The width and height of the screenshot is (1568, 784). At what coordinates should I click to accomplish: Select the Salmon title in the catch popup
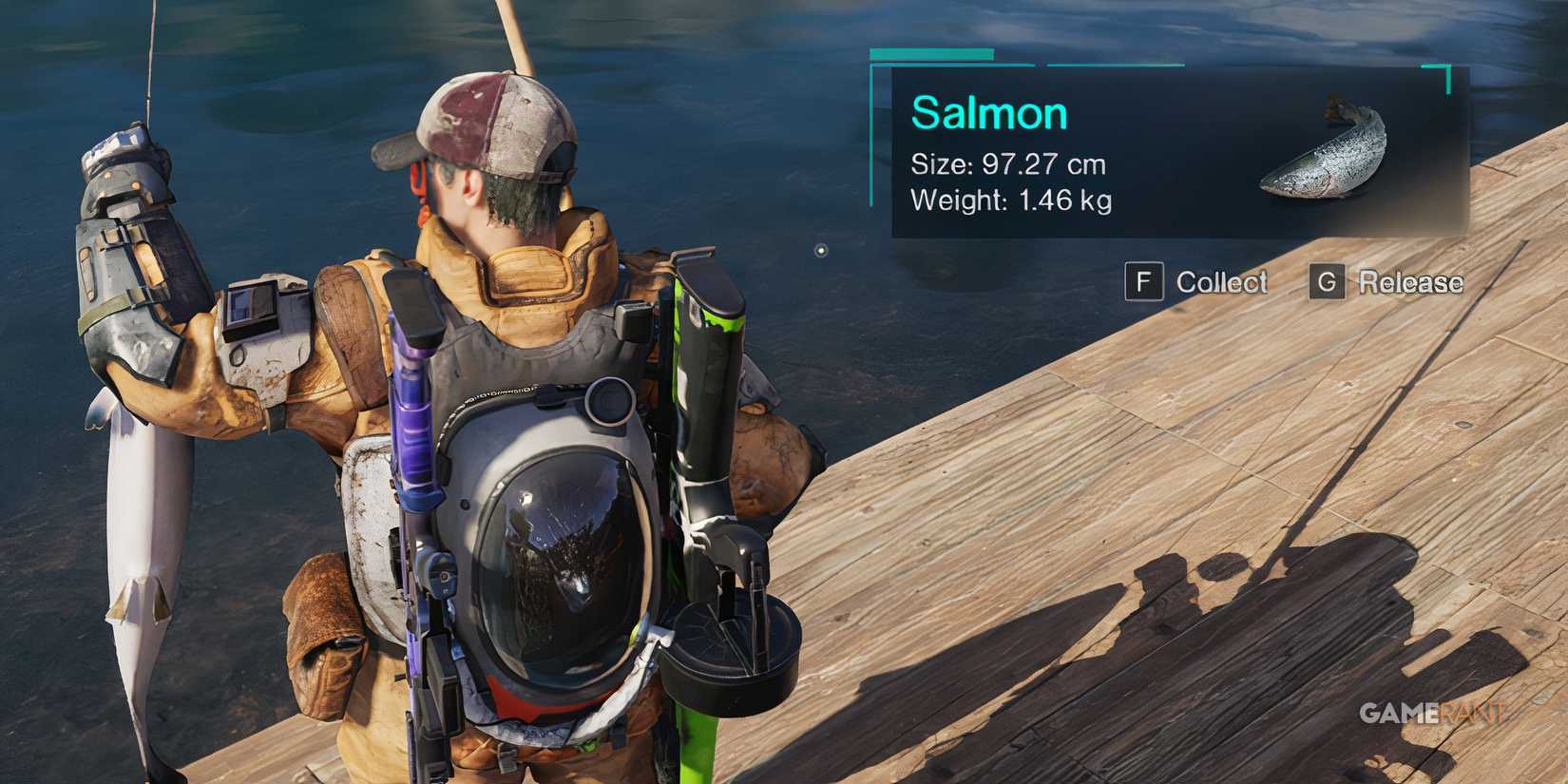pyautogui.click(x=990, y=112)
